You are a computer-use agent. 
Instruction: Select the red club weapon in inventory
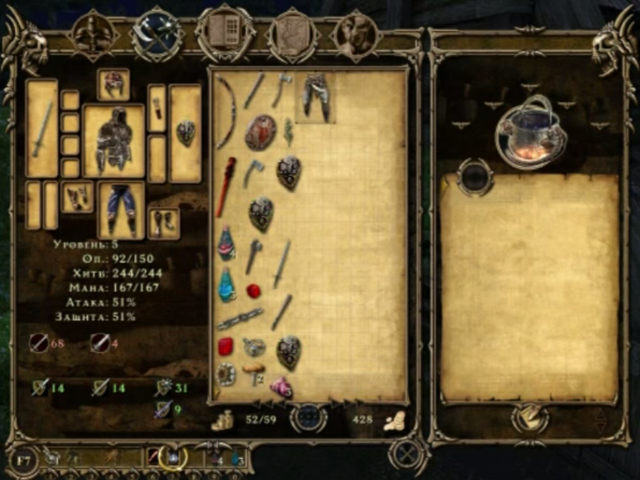[226, 185]
